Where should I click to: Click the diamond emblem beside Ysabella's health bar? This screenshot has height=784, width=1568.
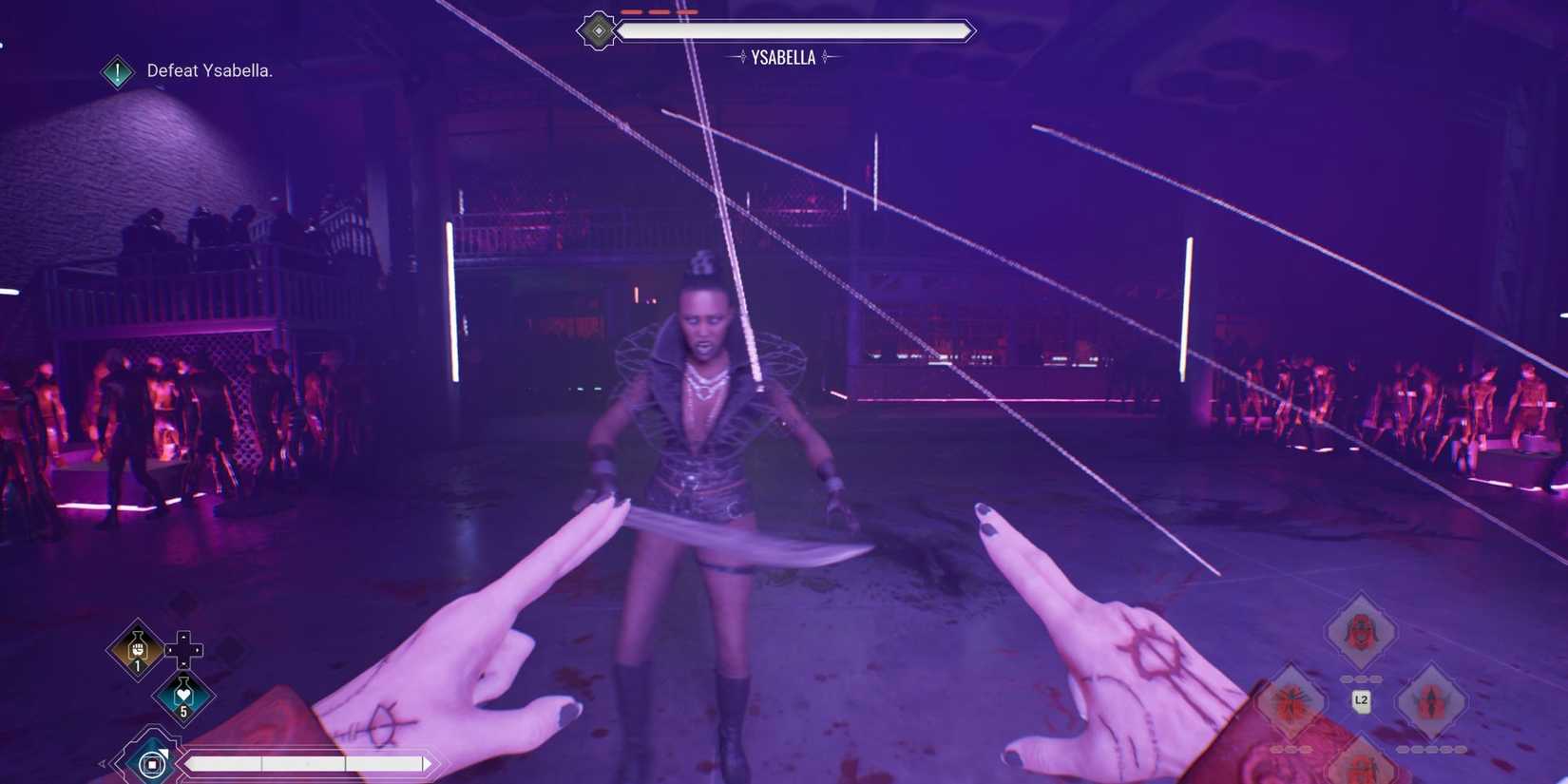pyautogui.click(x=598, y=30)
